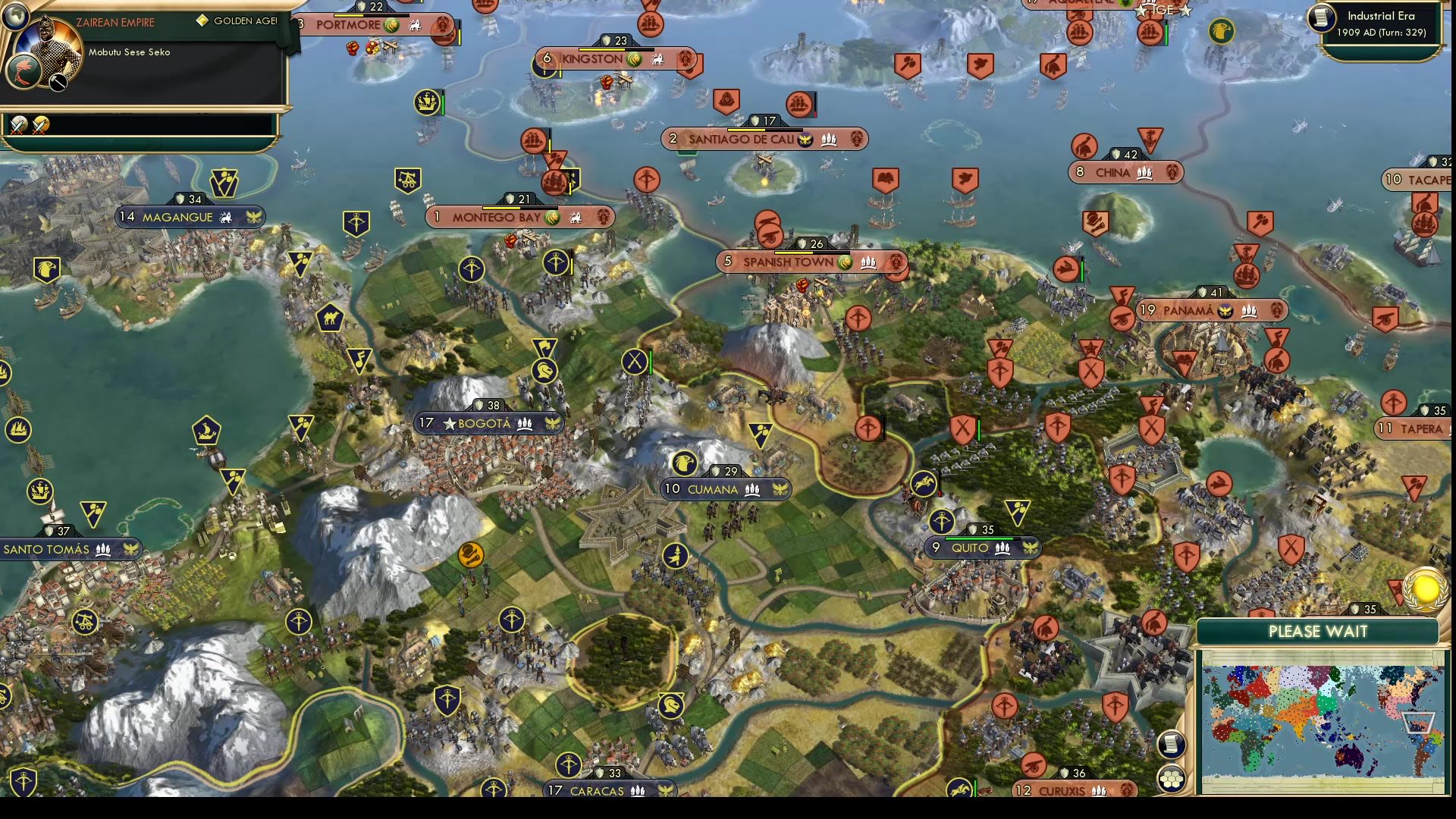
Task: Select the blue eagle unit flag near Cumana
Action: 686,463
